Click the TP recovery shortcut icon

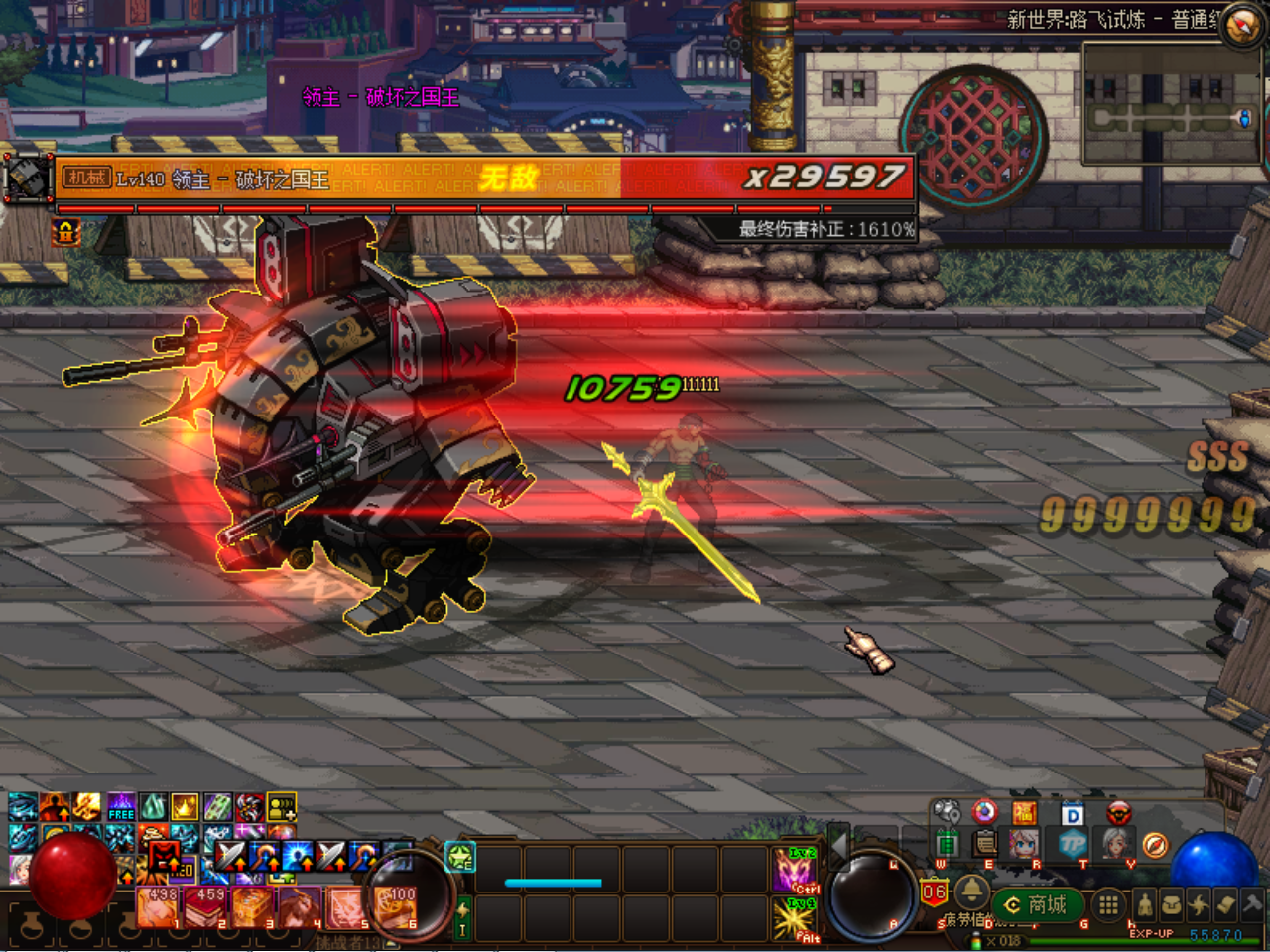click(1072, 844)
